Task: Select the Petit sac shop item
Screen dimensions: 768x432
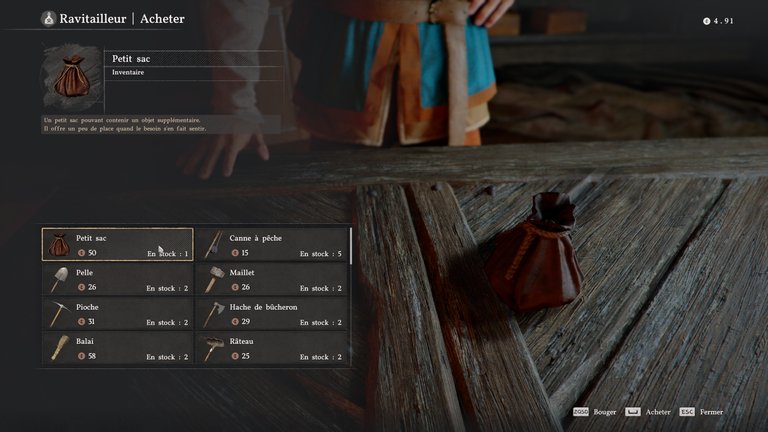Action: [x=118, y=245]
